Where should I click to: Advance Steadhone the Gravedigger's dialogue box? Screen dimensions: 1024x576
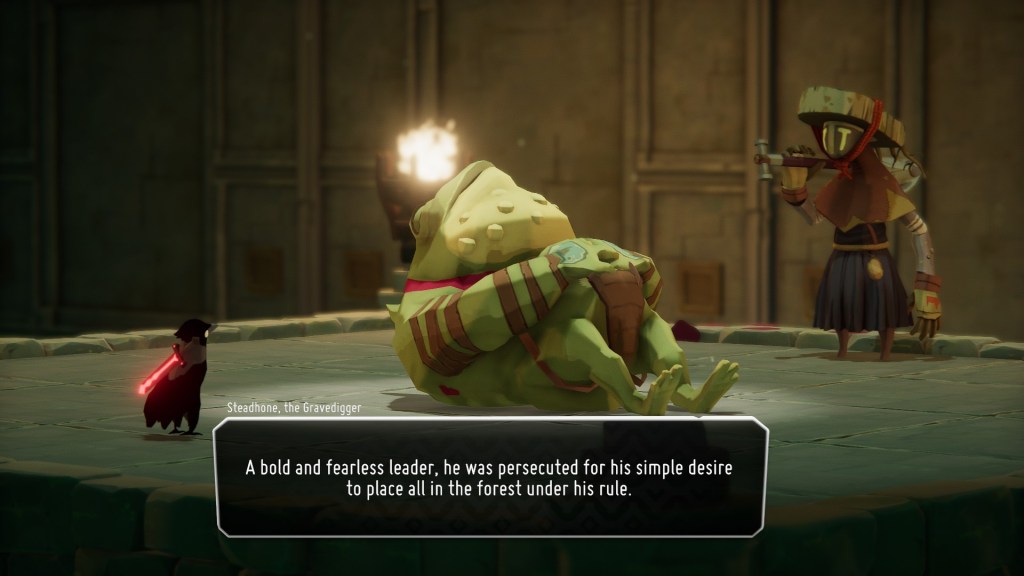pyautogui.click(x=491, y=477)
